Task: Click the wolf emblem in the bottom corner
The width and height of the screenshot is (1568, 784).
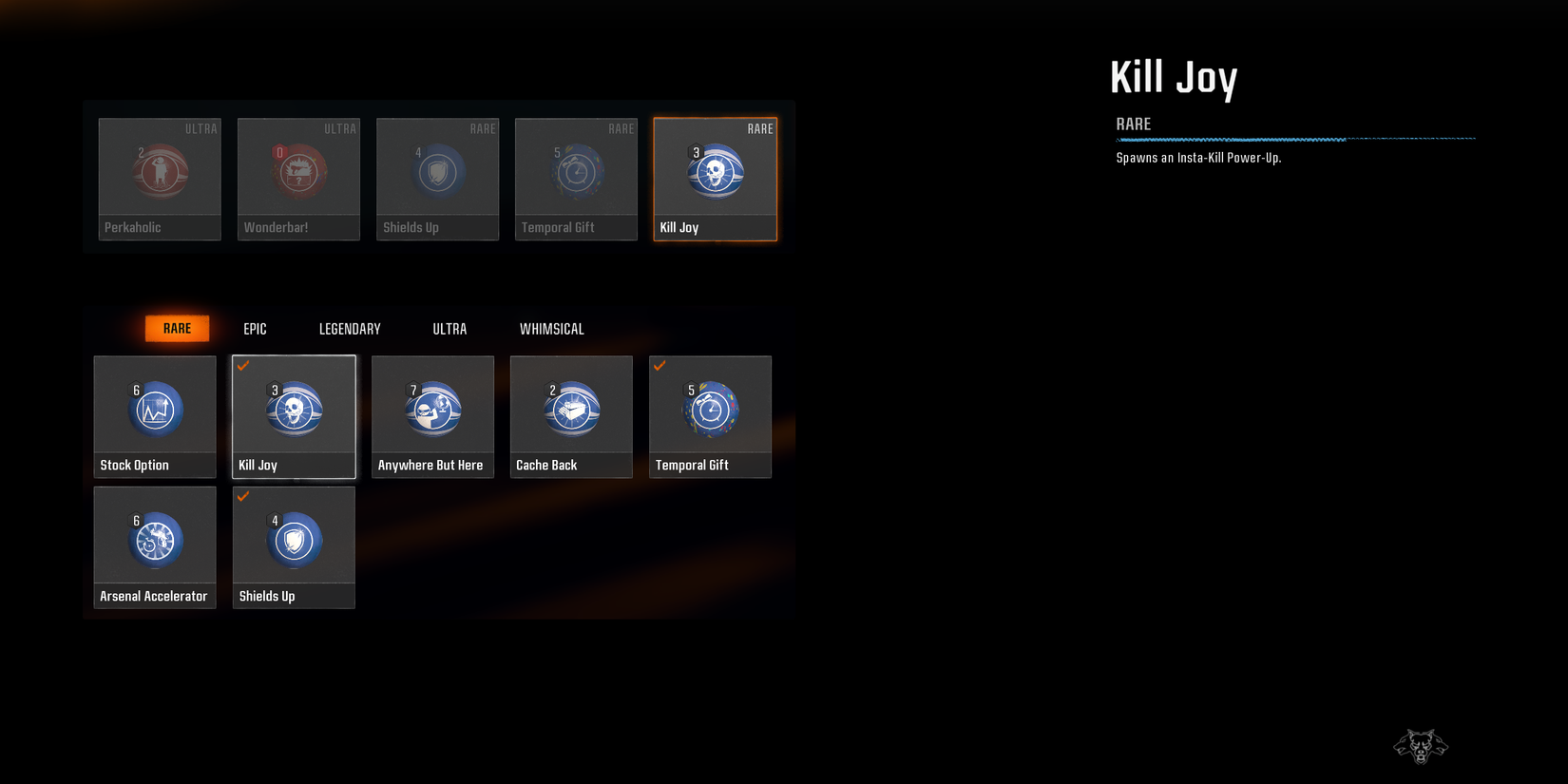Action: point(1421,747)
